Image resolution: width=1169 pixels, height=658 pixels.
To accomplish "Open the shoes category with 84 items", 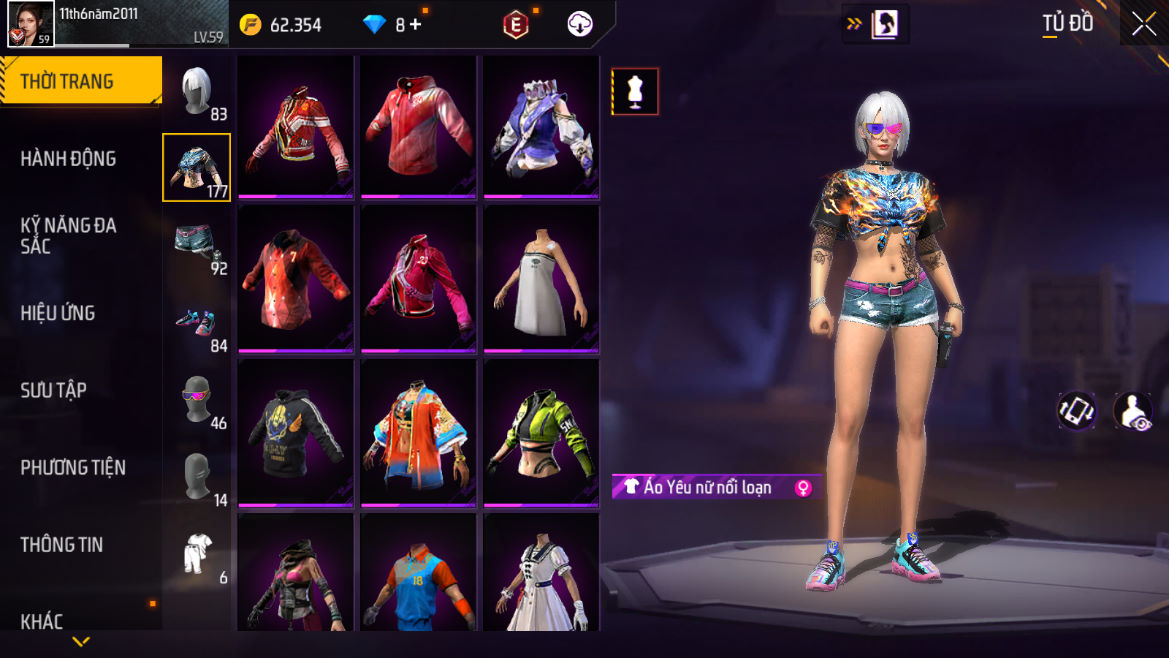I will pyautogui.click(x=197, y=322).
